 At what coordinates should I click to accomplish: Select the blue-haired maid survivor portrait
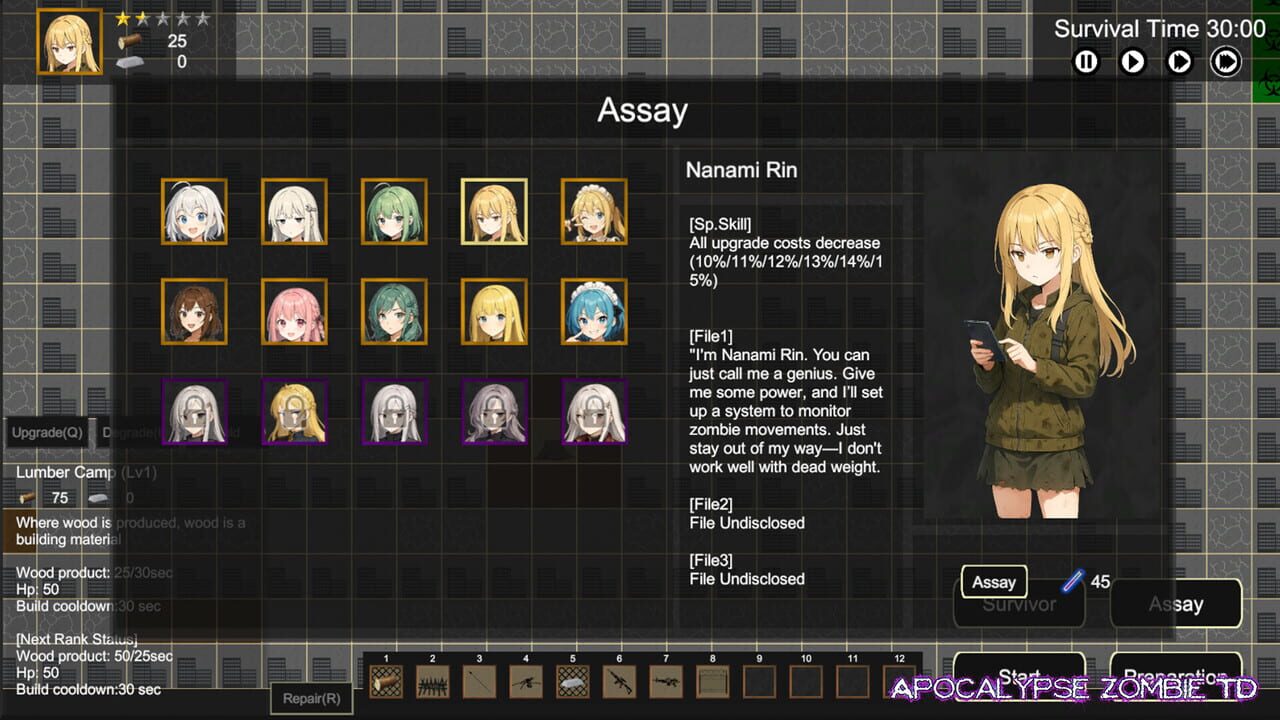[x=593, y=311]
